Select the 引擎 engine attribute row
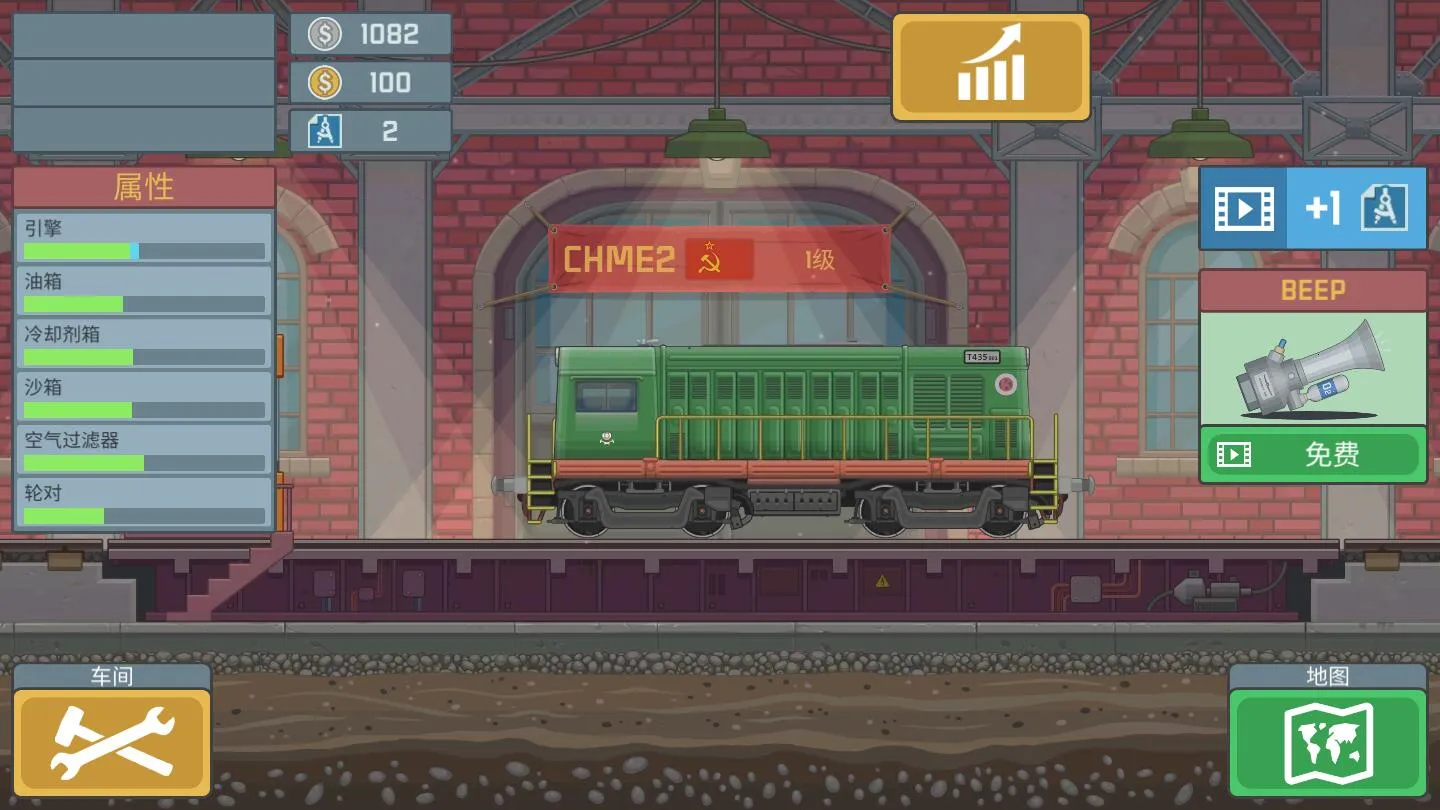Screen dimensions: 1440x810 (144, 238)
